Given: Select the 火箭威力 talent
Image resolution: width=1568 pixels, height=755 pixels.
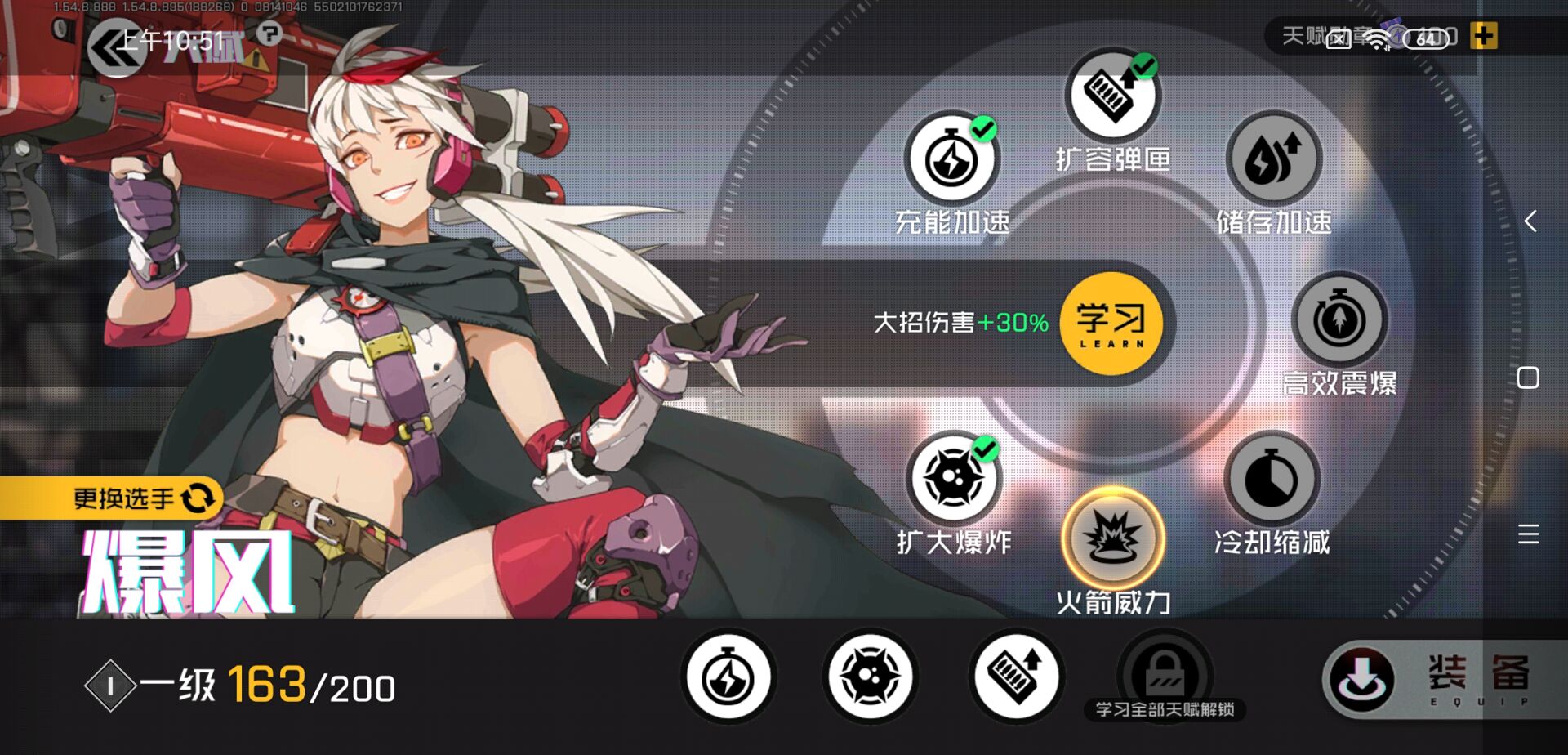Looking at the screenshot, I should coord(1112,538).
